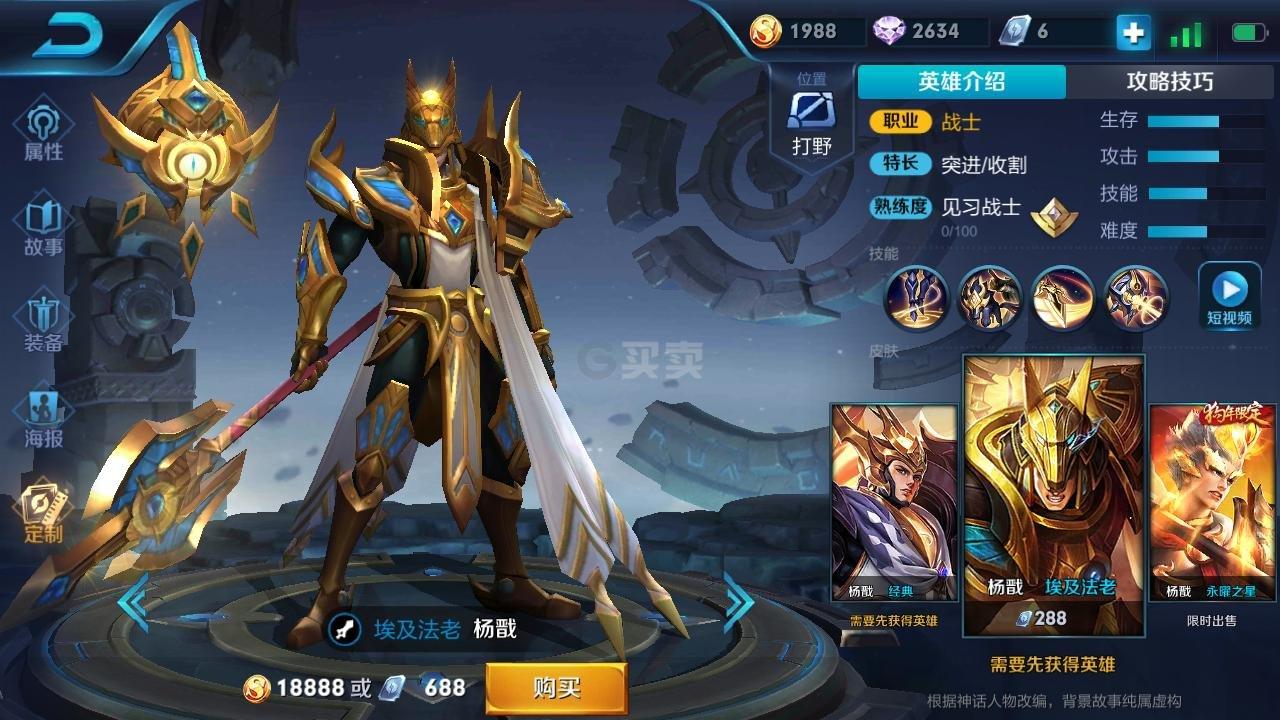
Task: Open the 属性 attributes section
Action: (43, 130)
